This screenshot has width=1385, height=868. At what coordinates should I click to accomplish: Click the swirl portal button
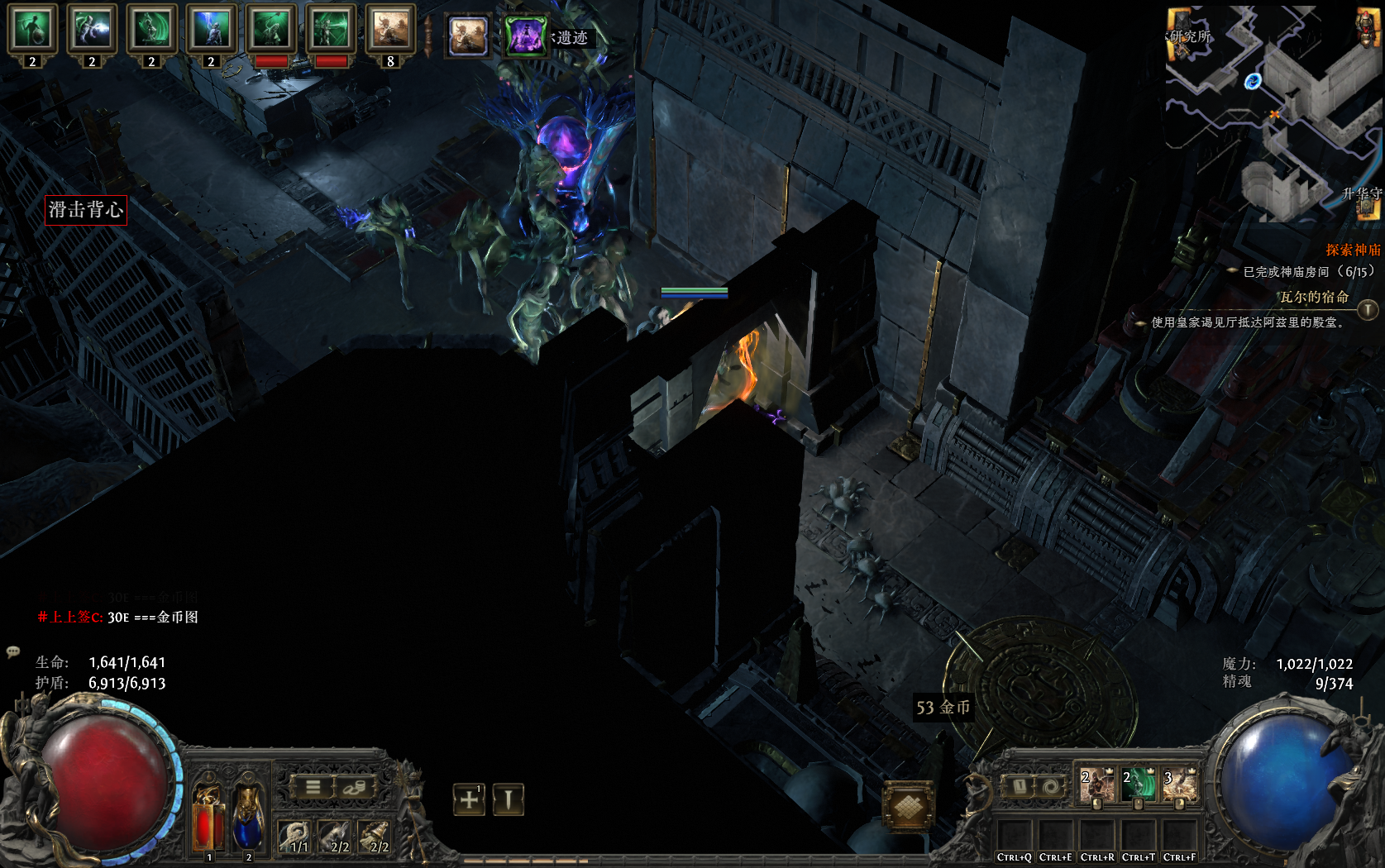click(x=1051, y=786)
